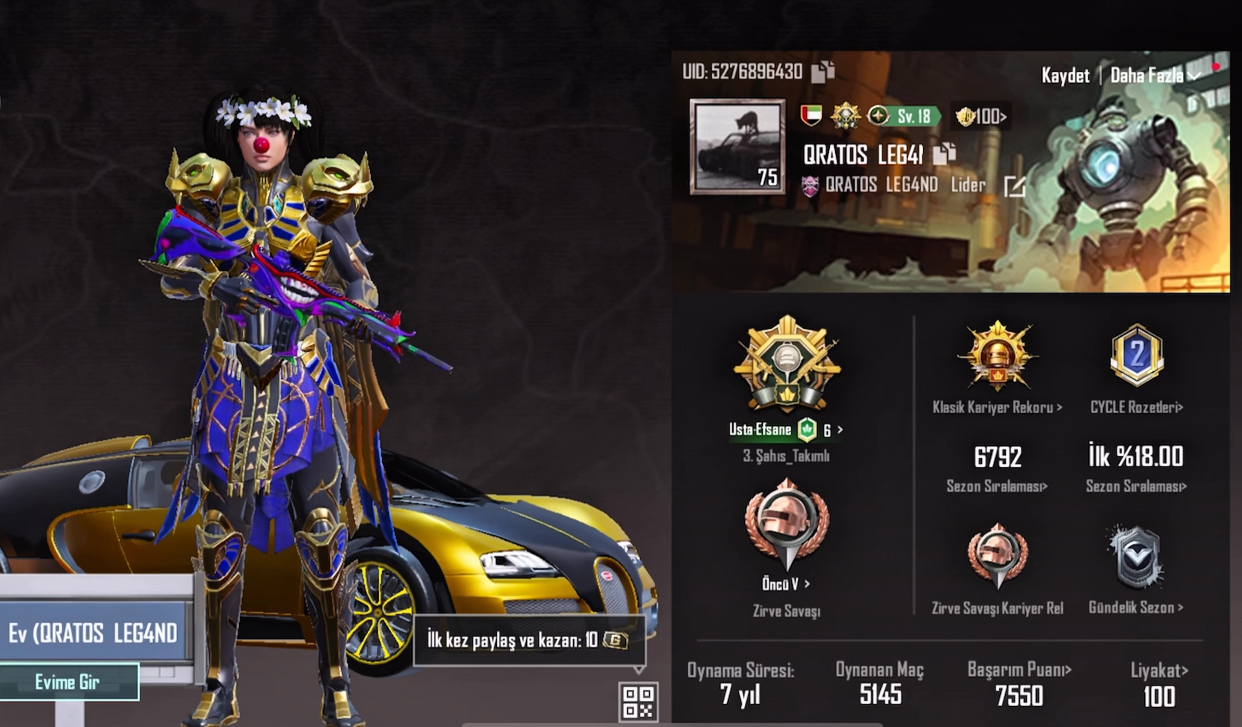Open Gündelik Sezon details
1242x727 pixels.
[1136, 607]
